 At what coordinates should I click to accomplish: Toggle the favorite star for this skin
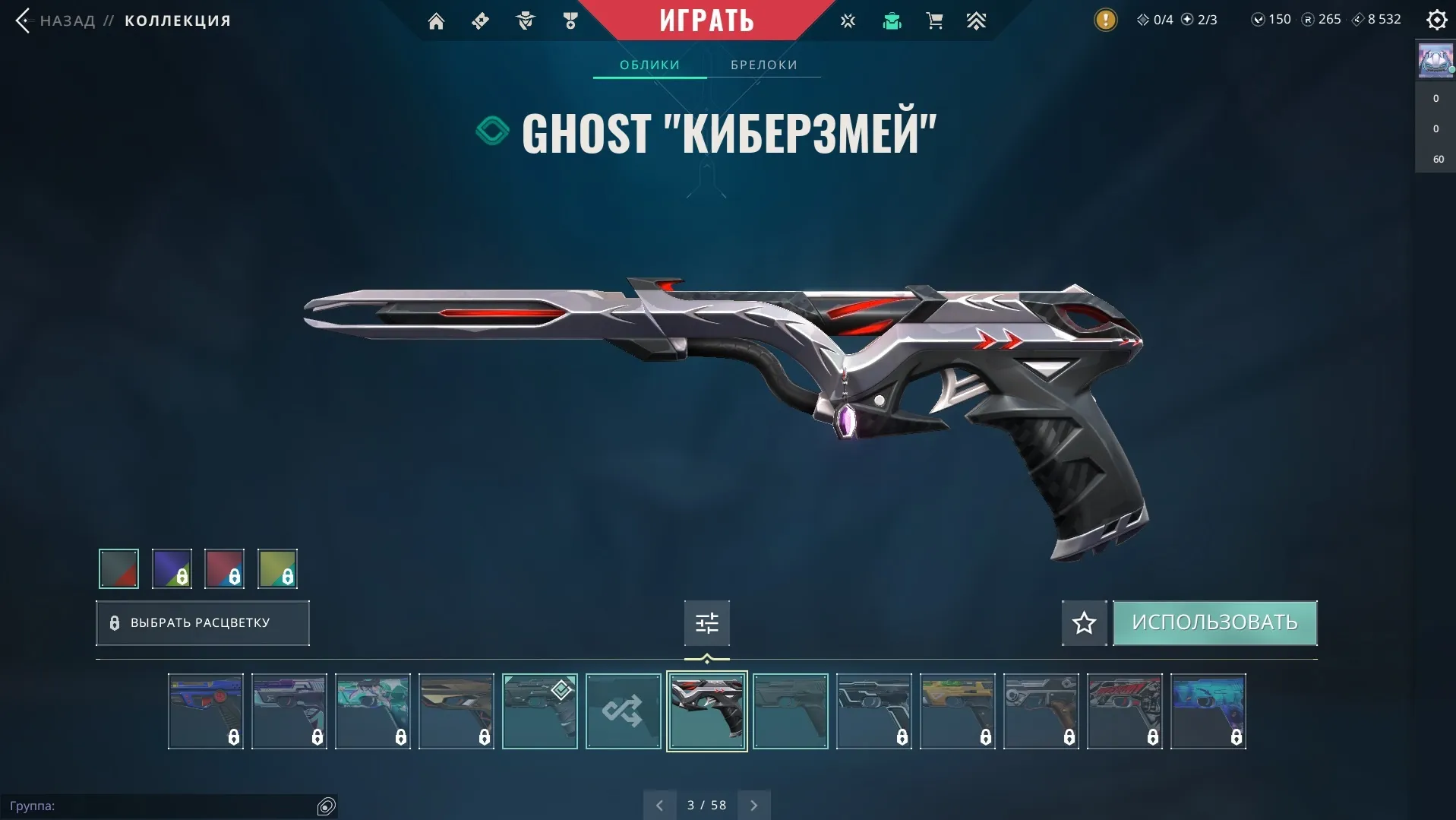[1084, 622]
